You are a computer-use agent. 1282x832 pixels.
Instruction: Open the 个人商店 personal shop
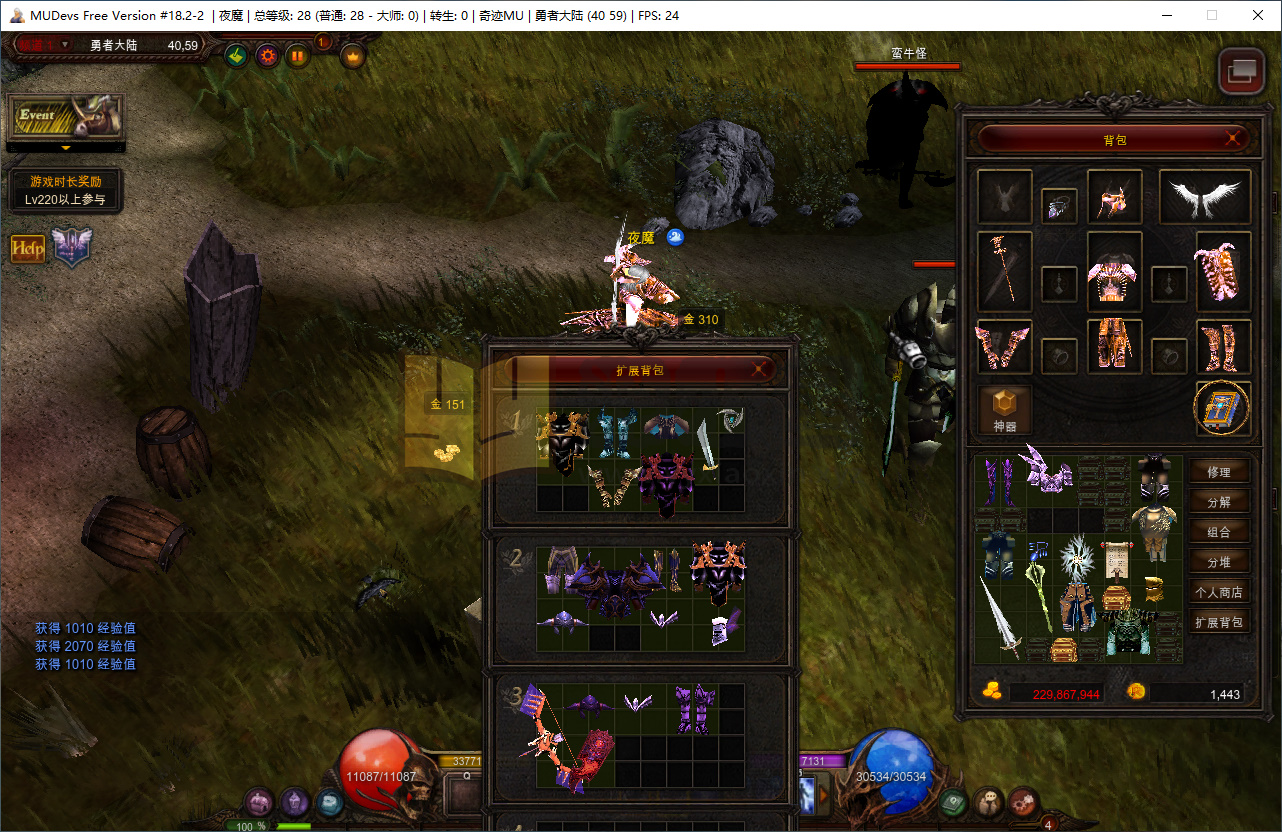click(1219, 592)
